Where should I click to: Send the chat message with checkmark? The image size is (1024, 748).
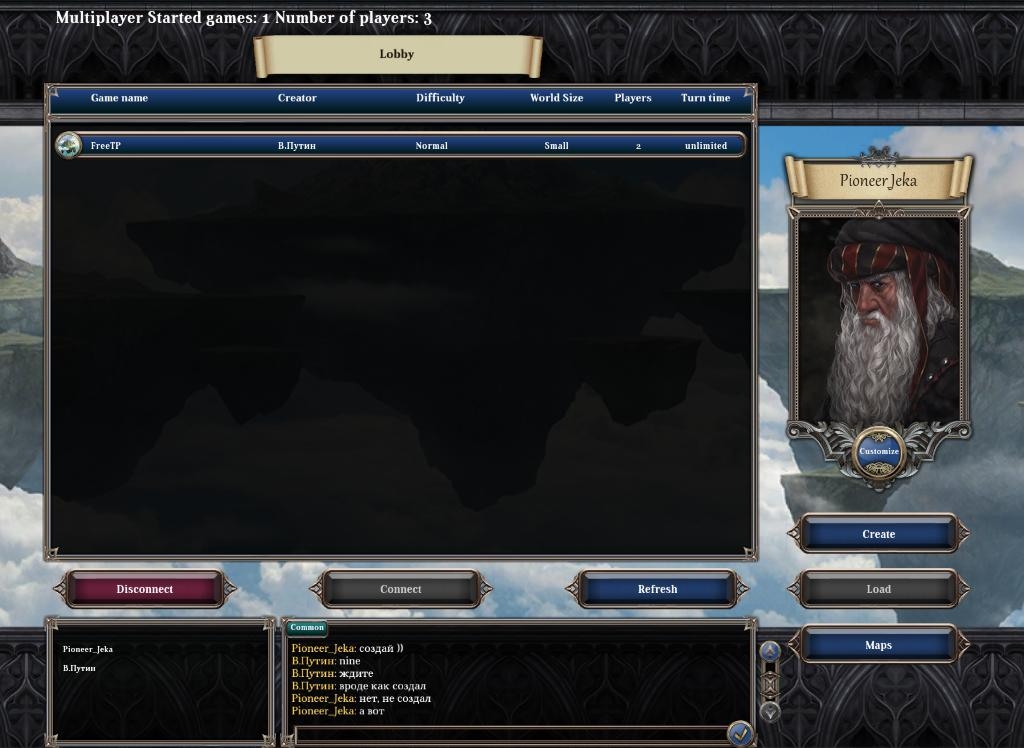tap(740, 733)
